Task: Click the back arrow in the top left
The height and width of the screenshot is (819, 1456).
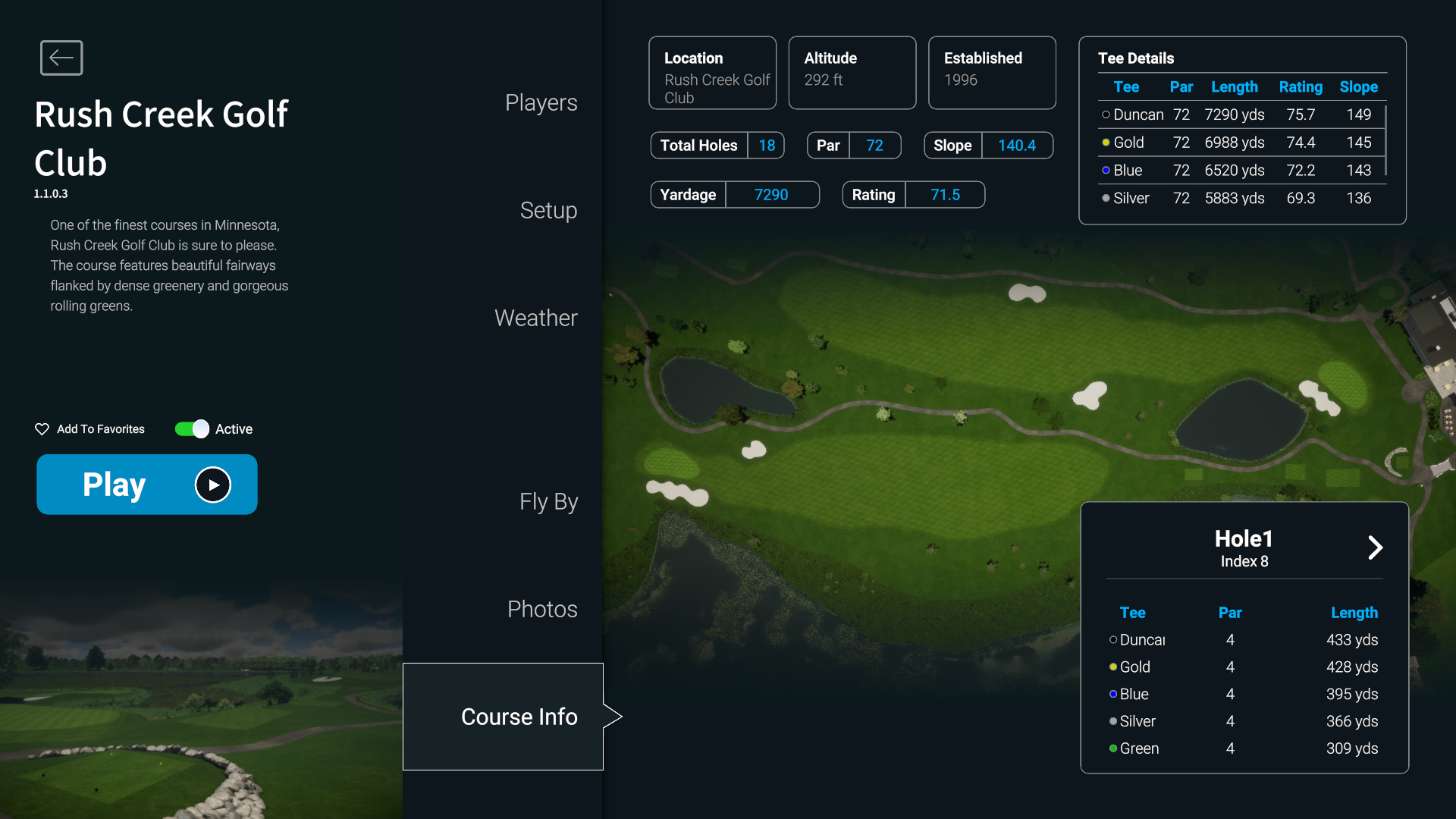Action: coord(61,58)
